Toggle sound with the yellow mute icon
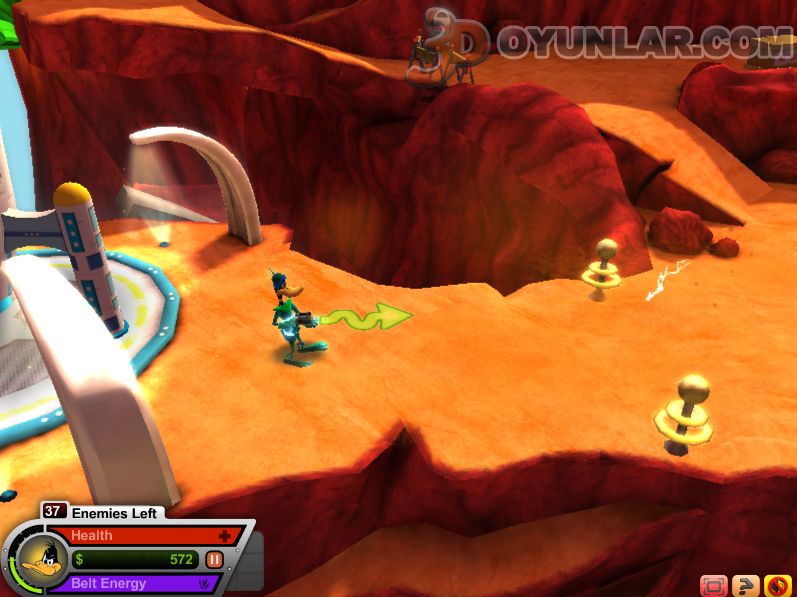This screenshot has width=797, height=597. (x=777, y=586)
